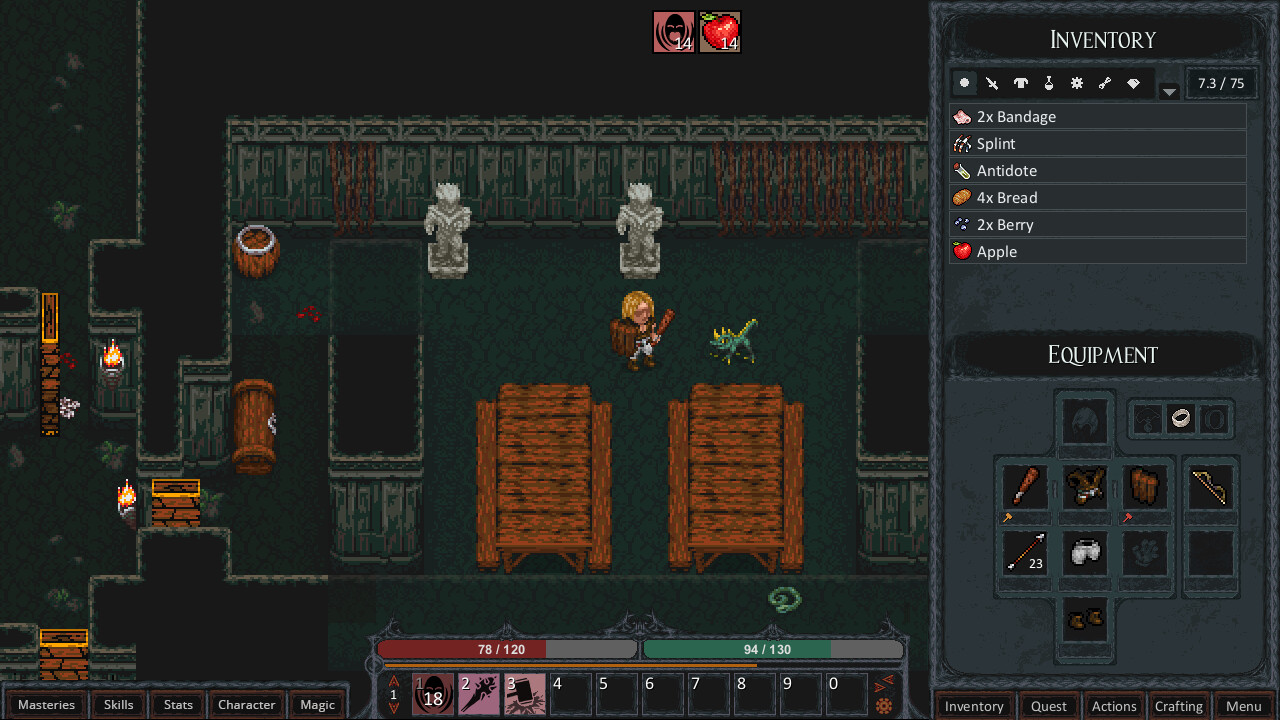Filter inventory by potions using flask icon
Image resolution: width=1280 pixels, height=720 pixels.
[1048, 83]
